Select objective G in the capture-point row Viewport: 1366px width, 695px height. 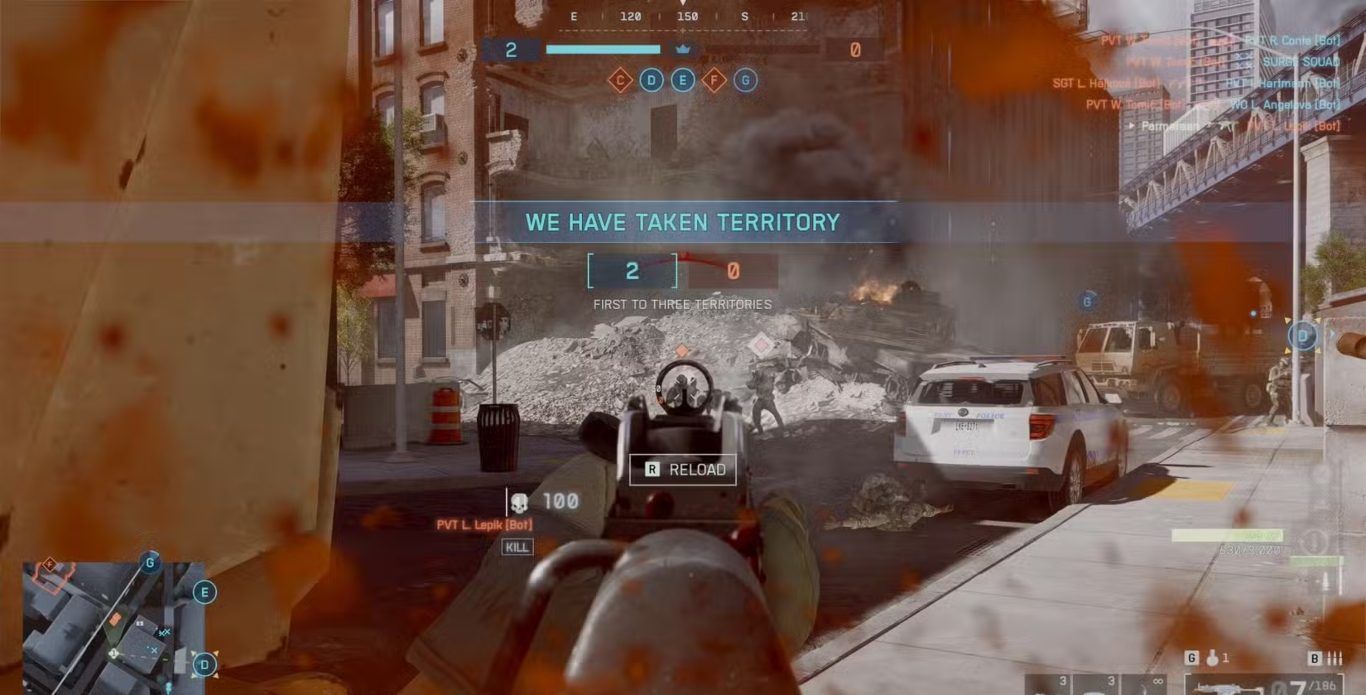[745, 80]
